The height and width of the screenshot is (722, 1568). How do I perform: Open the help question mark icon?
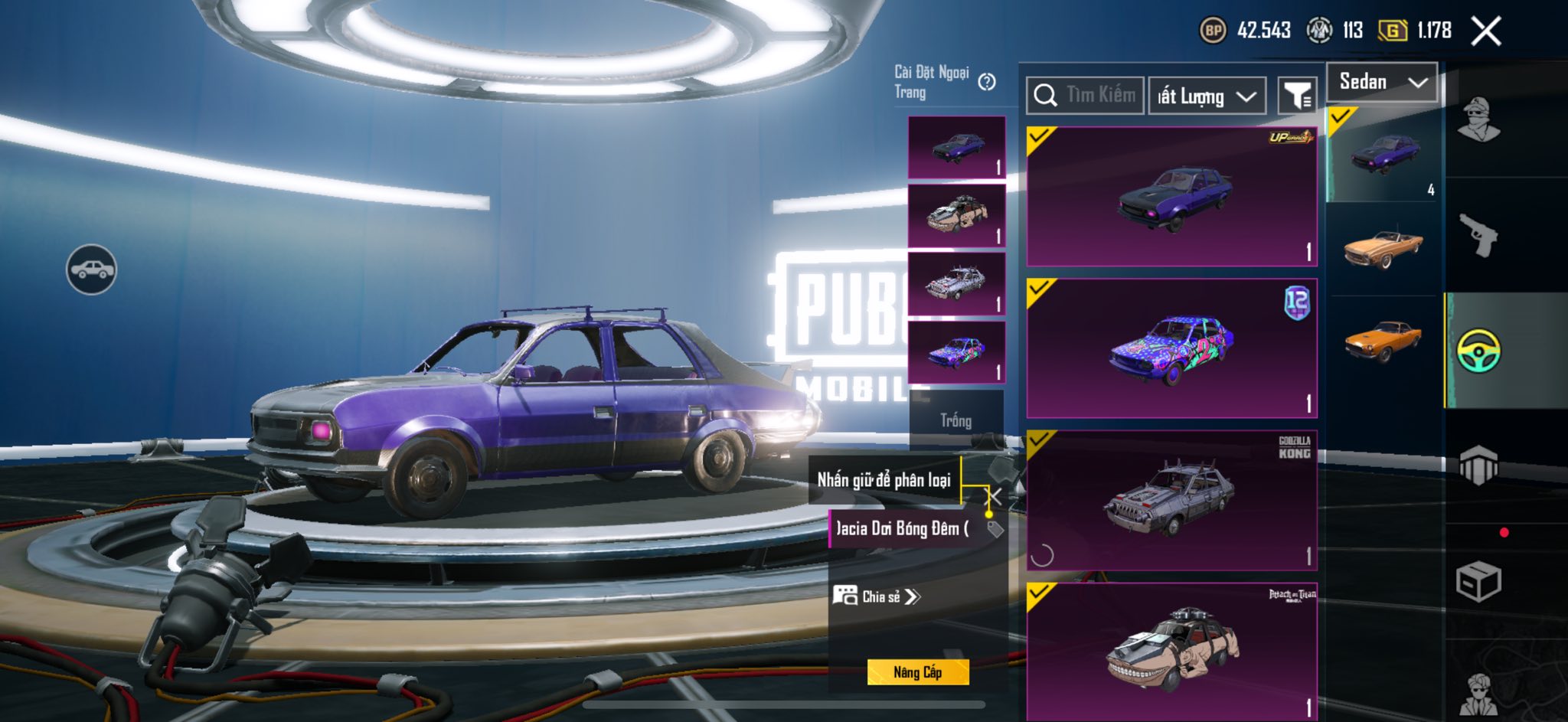(x=988, y=82)
